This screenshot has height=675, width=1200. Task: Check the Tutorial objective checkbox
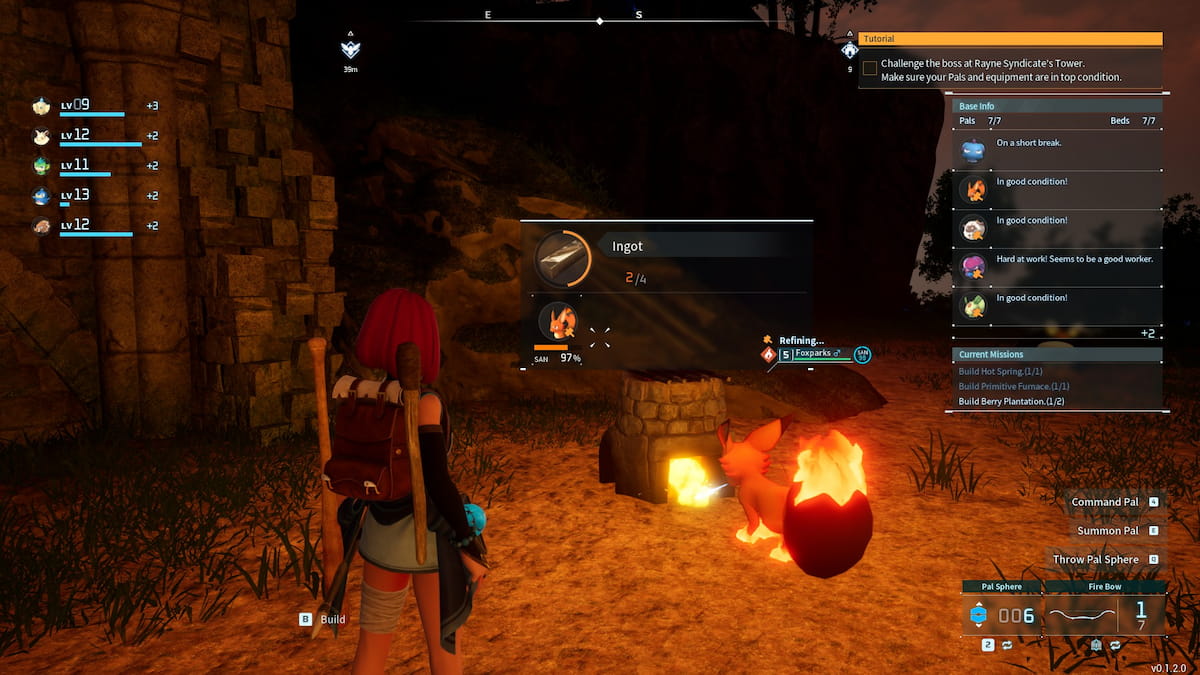click(x=870, y=68)
